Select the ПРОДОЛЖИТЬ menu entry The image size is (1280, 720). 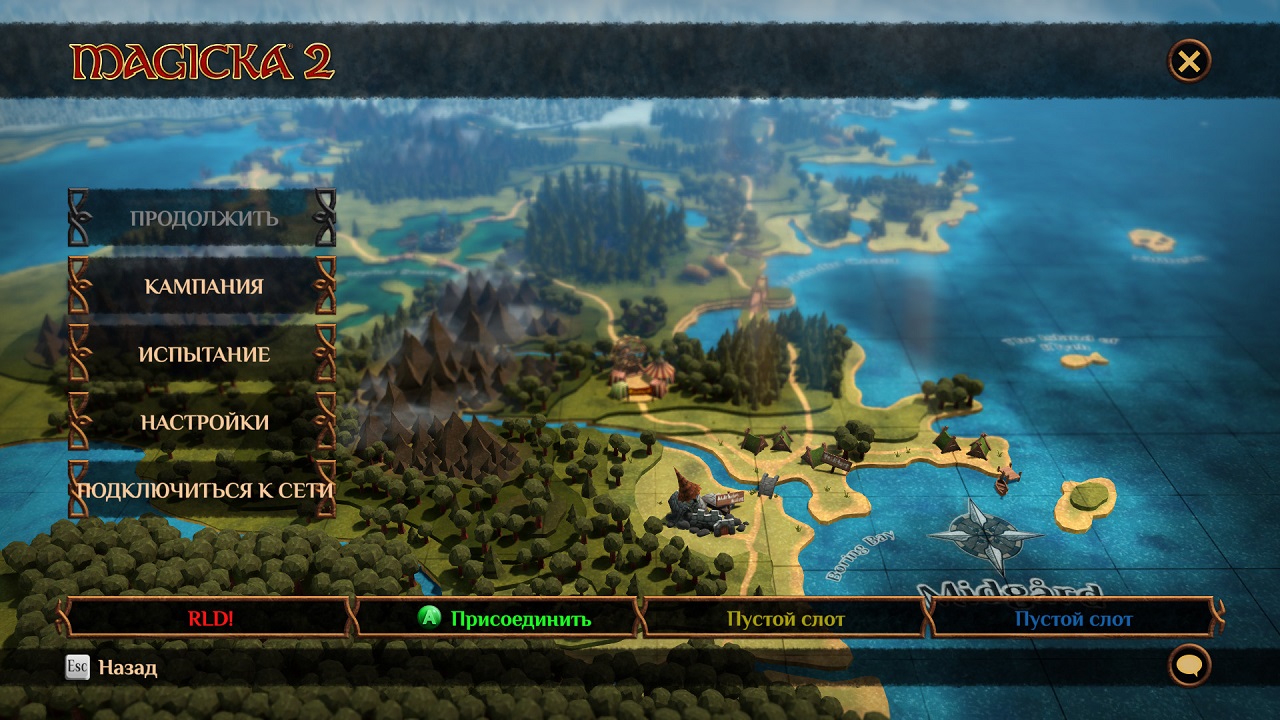tap(203, 218)
